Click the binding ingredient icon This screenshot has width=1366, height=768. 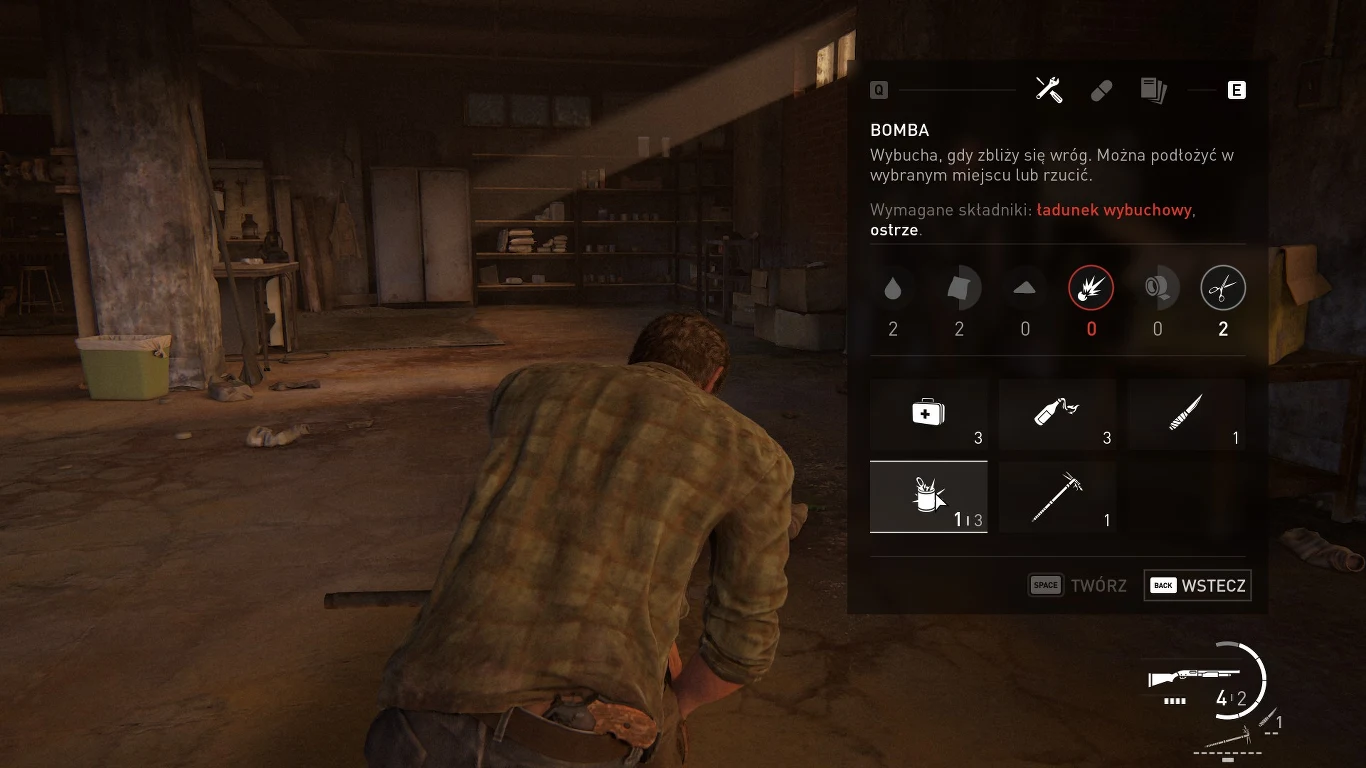coord(1025,287)
